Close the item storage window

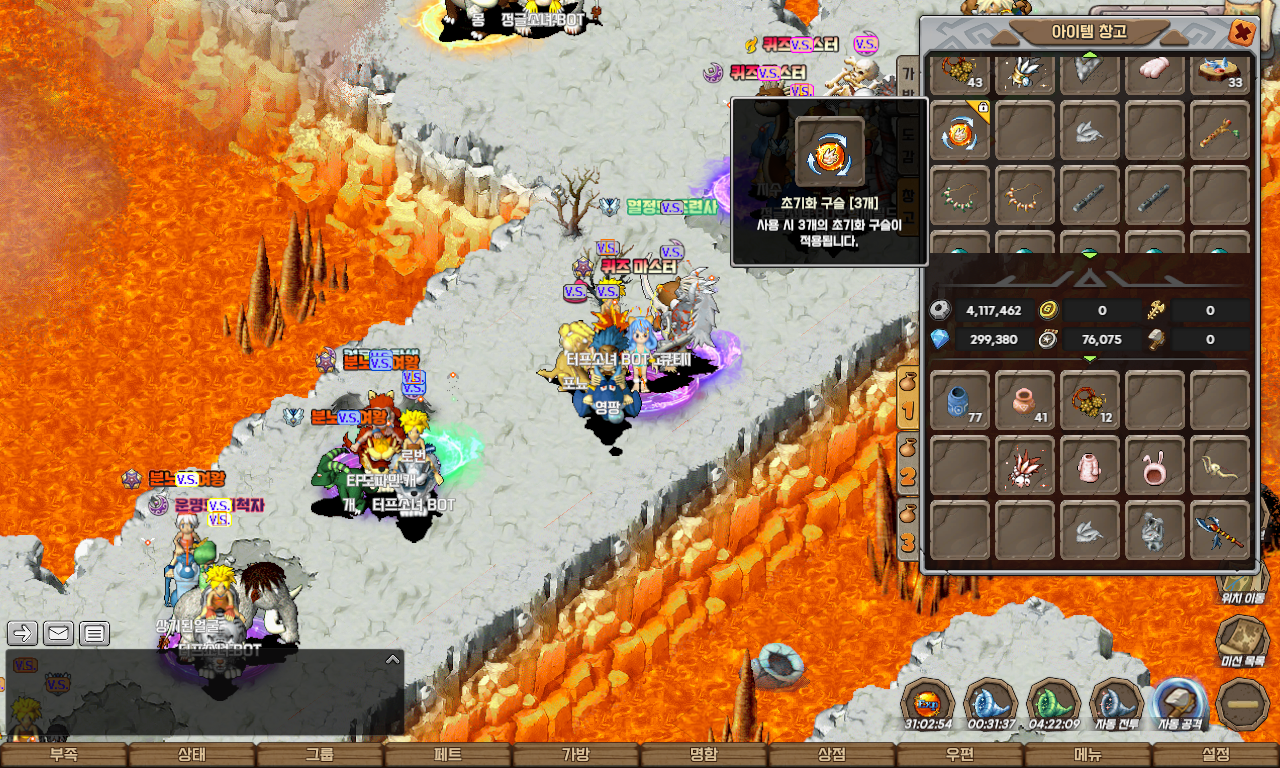tap(1242, 32)
